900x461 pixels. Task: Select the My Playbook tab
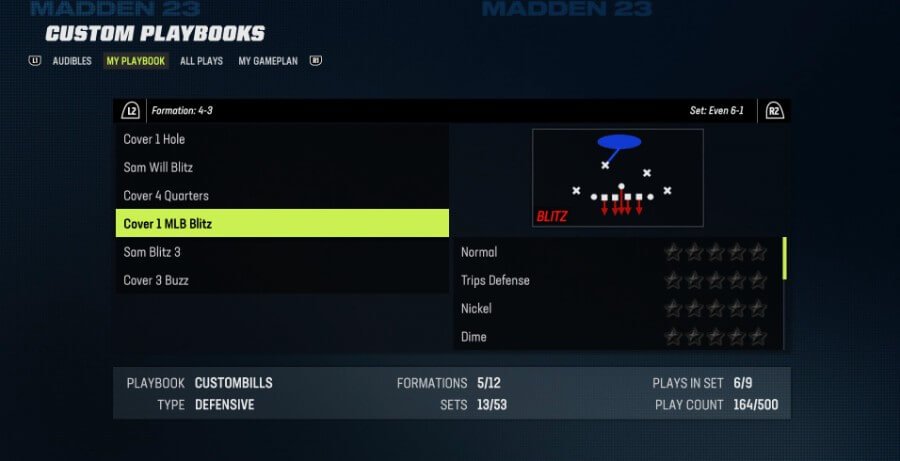[x=136, y=61]
